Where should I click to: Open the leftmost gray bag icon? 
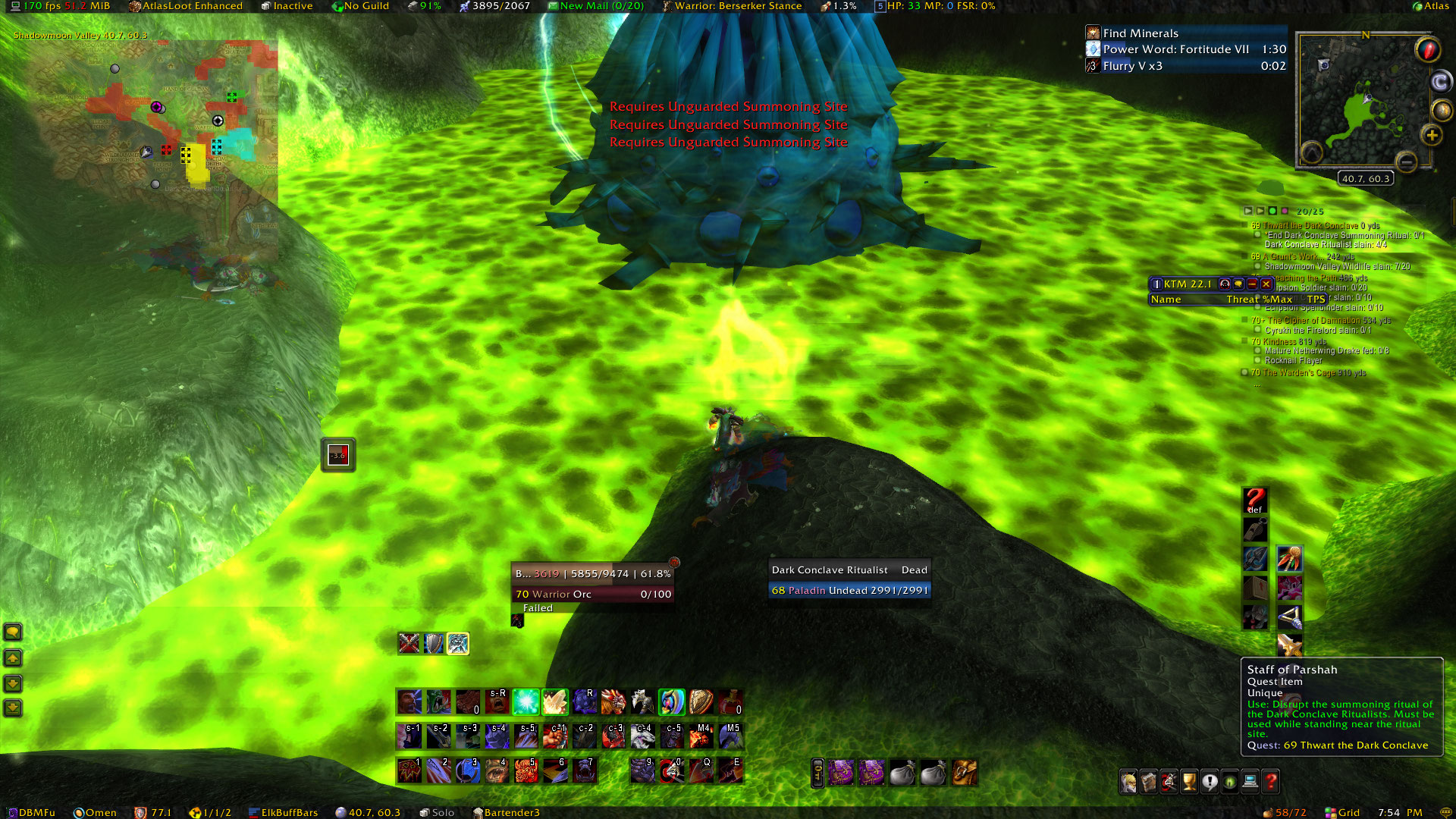[x=902, y=772]
